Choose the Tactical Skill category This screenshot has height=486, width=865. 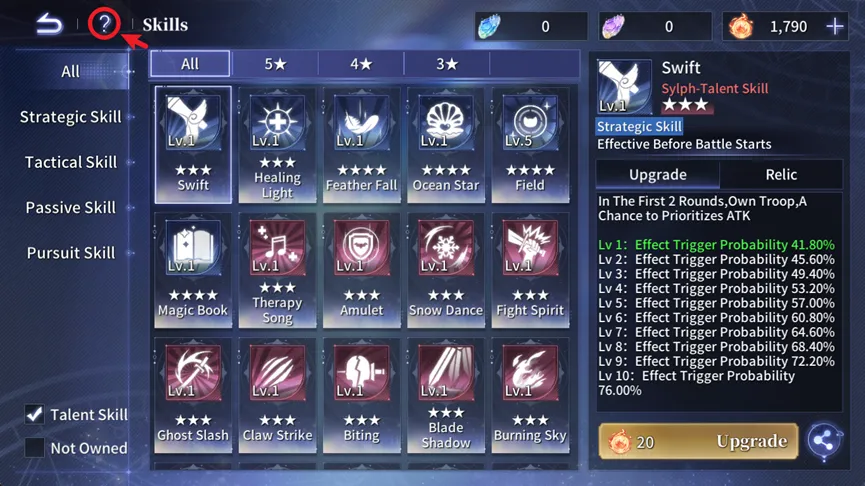[70, 162]
